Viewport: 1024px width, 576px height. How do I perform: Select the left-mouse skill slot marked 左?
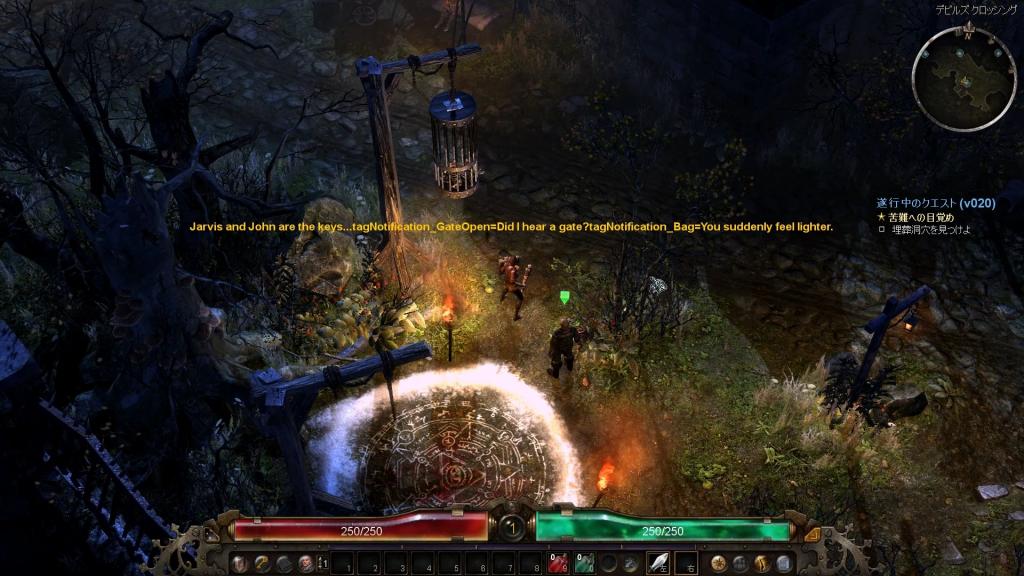658,563
